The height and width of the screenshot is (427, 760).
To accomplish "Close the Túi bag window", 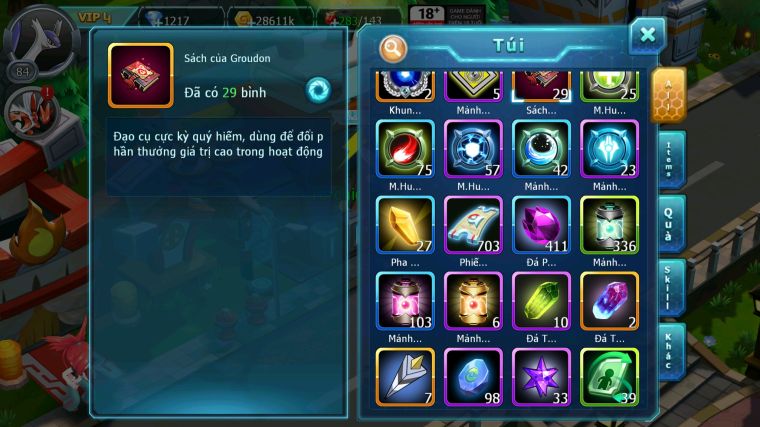I will pyautogui.click(x=647, y=36).
